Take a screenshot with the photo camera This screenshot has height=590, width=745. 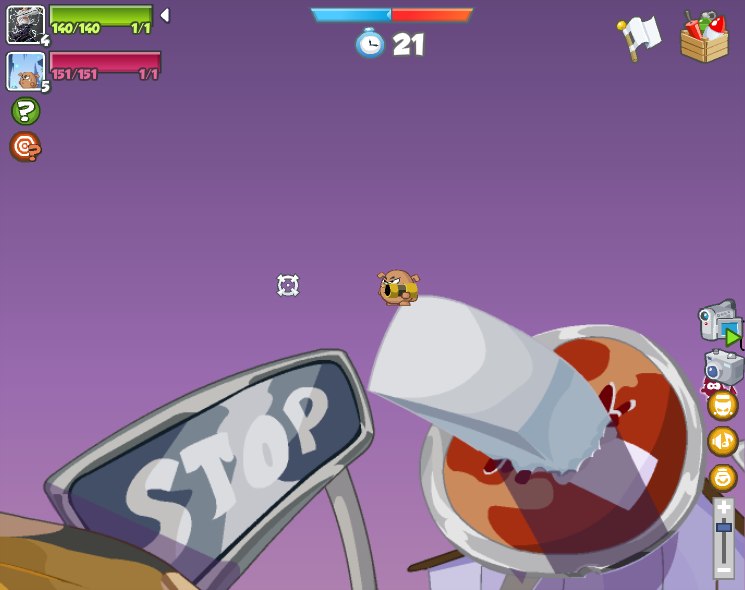click(x=724, y=367)
